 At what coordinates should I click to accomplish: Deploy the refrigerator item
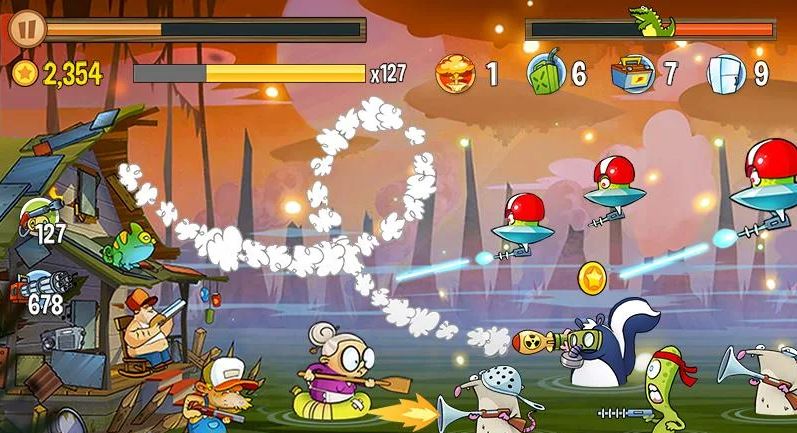coord(724,73)
